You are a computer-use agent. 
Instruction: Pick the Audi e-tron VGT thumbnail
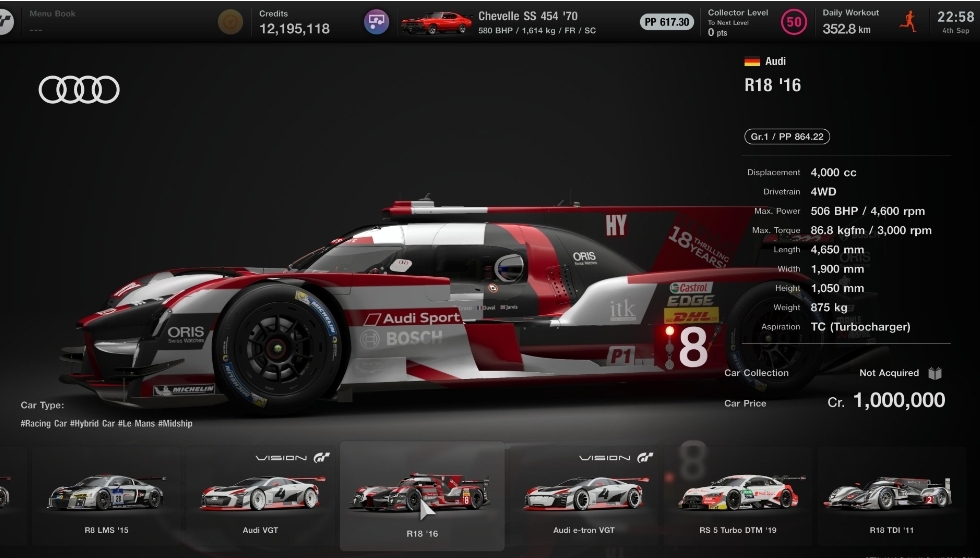(x=583, y=496)
